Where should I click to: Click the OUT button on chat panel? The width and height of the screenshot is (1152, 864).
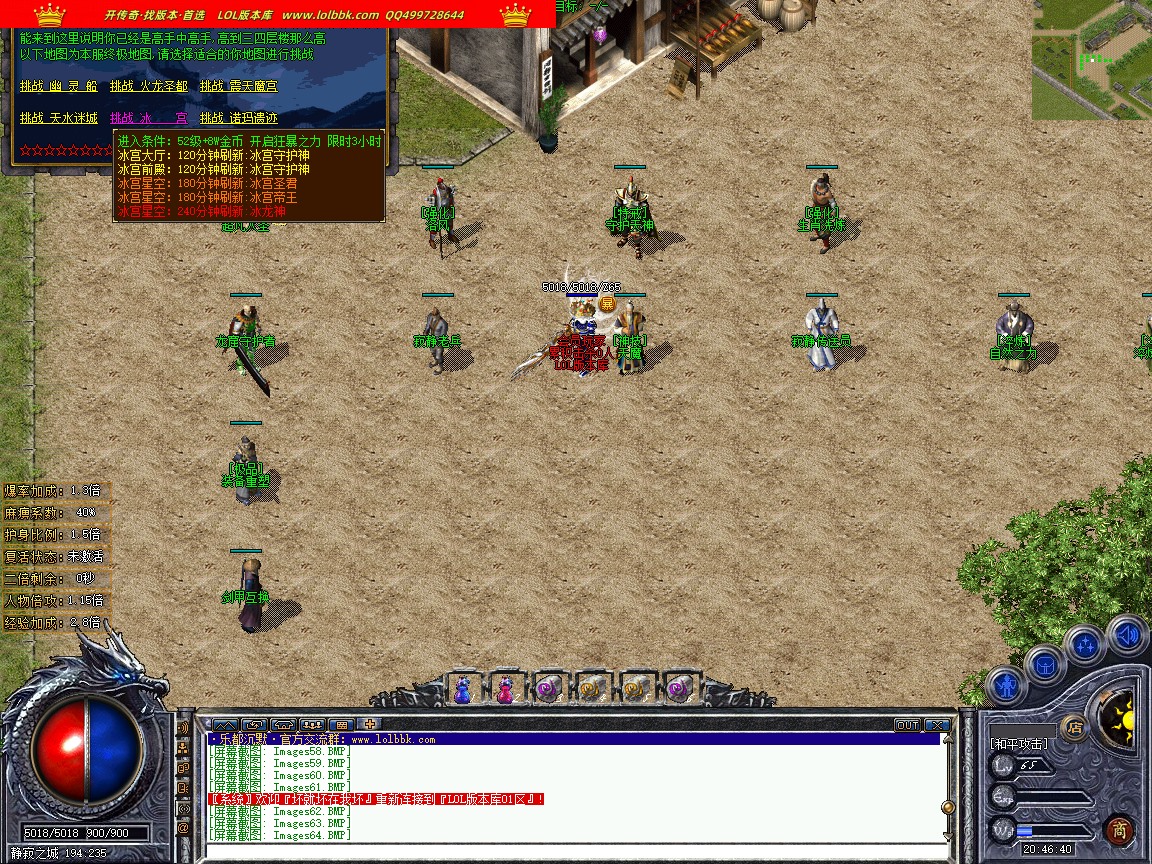[907, 725]
